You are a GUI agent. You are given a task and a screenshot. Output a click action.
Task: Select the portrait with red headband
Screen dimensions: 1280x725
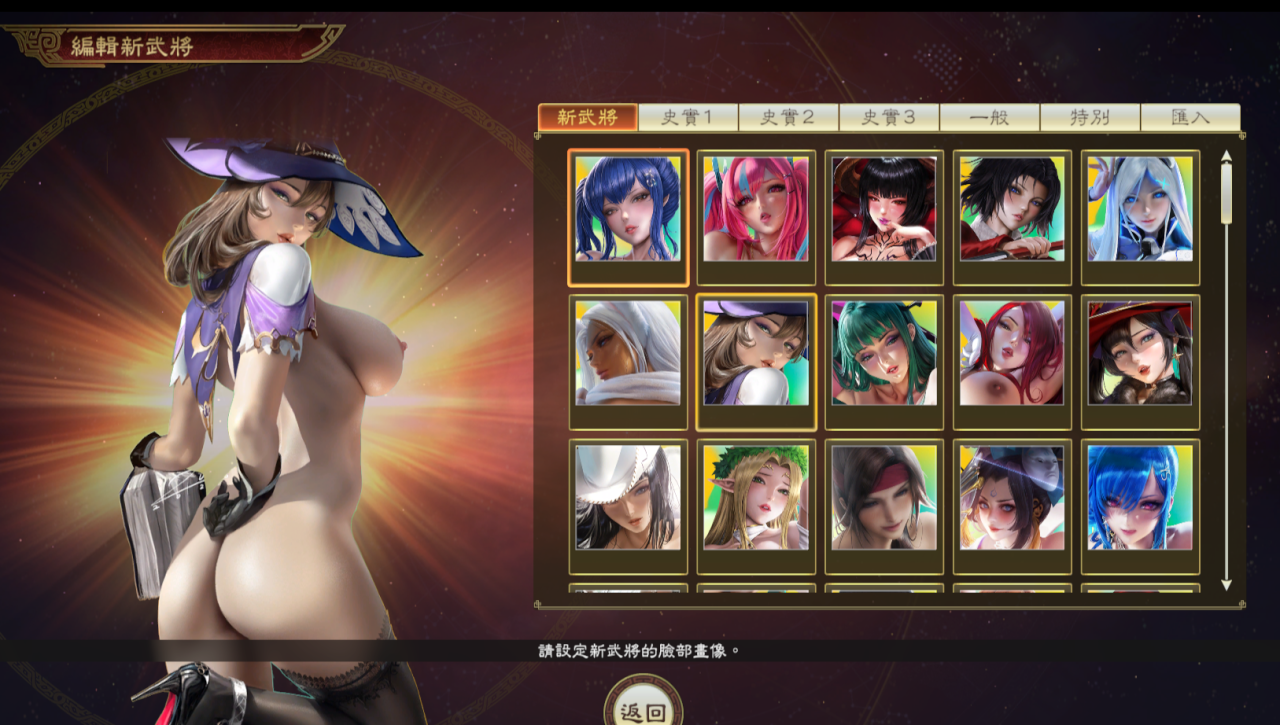coord(884,497)
